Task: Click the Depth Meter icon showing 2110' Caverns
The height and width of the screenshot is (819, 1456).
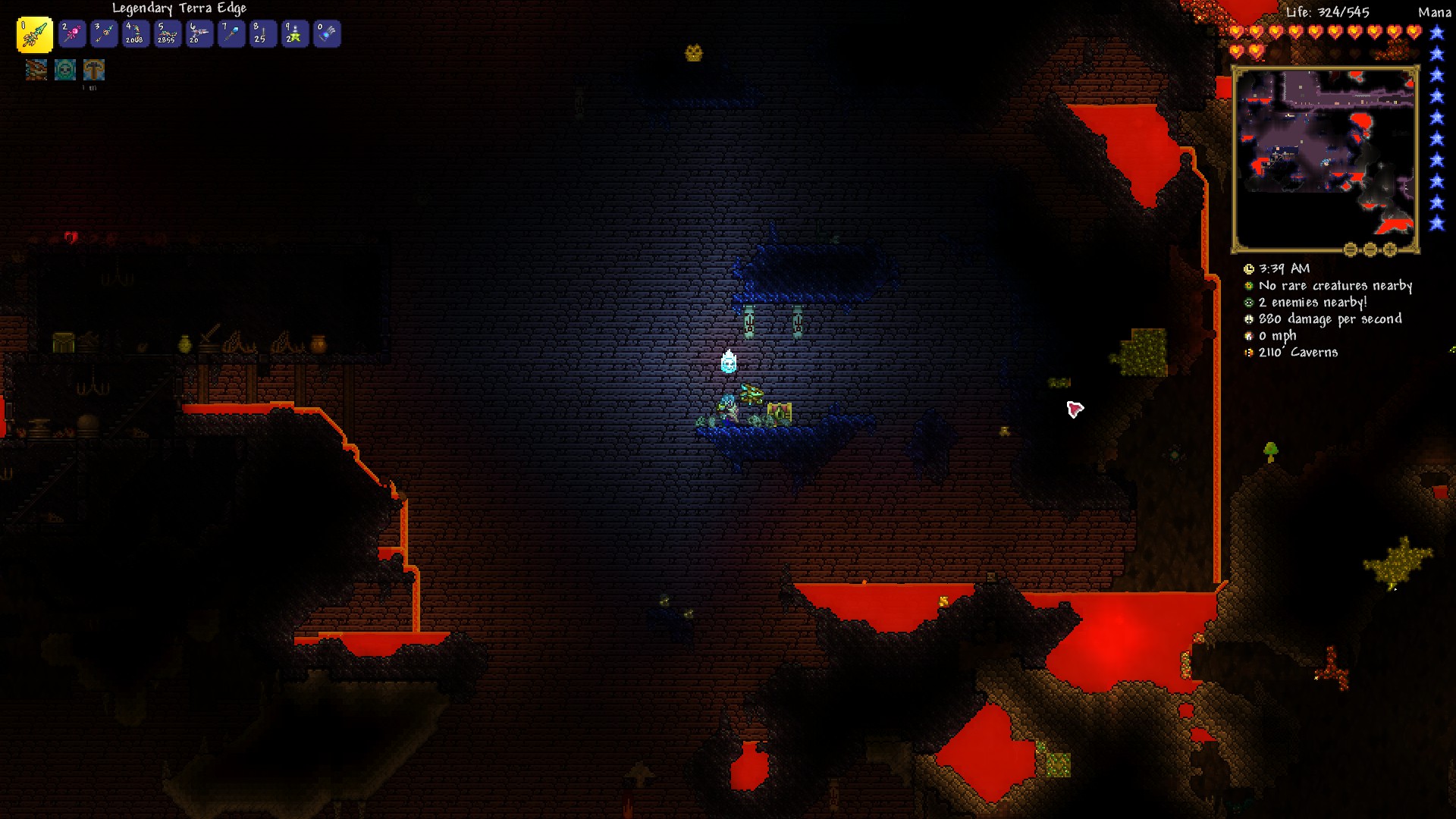Action: [x=1247, y=352]
